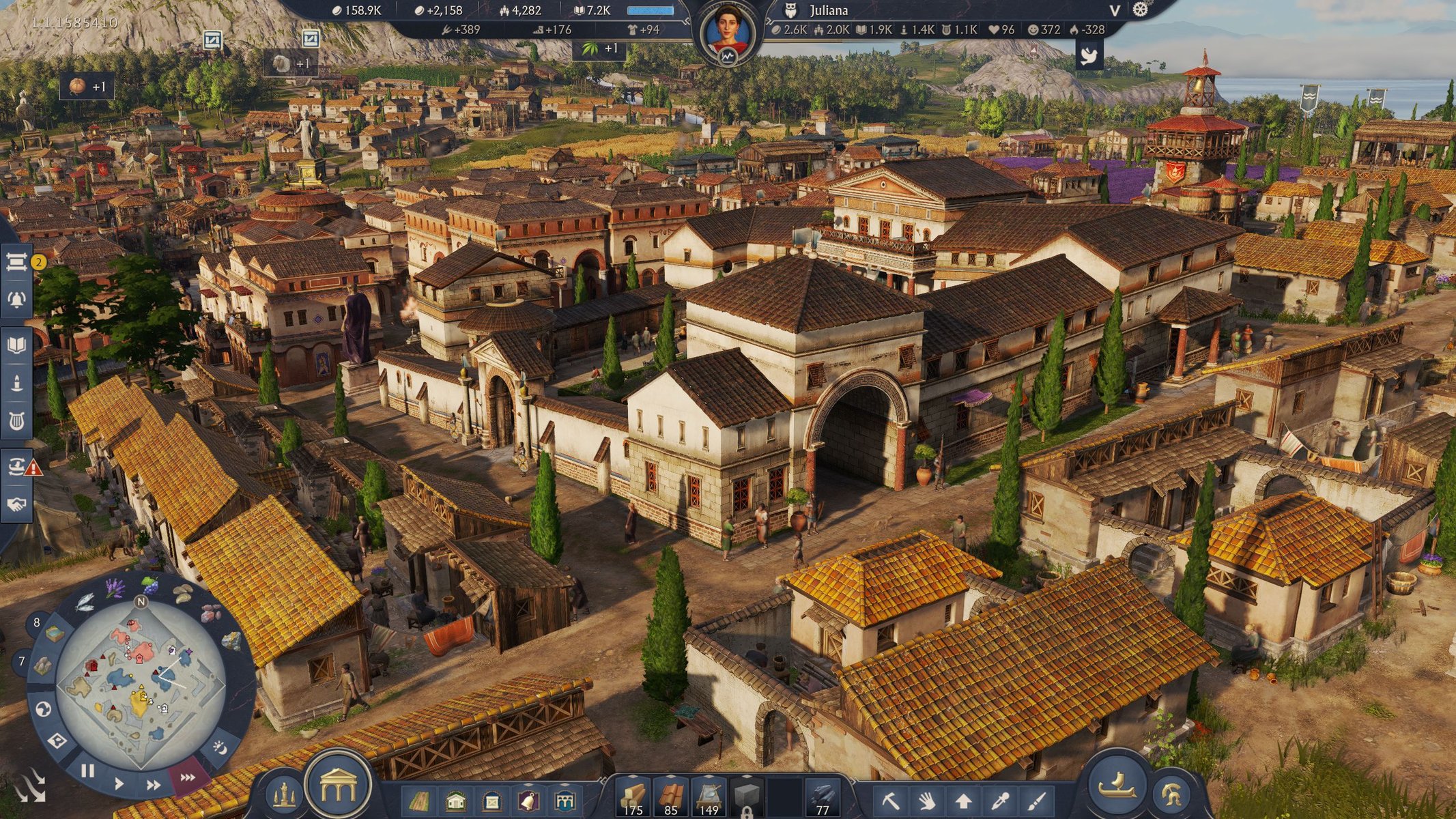Open the handshake diplomacy menu
Viewport: 1456px width, 819px height.
[16, 504]
